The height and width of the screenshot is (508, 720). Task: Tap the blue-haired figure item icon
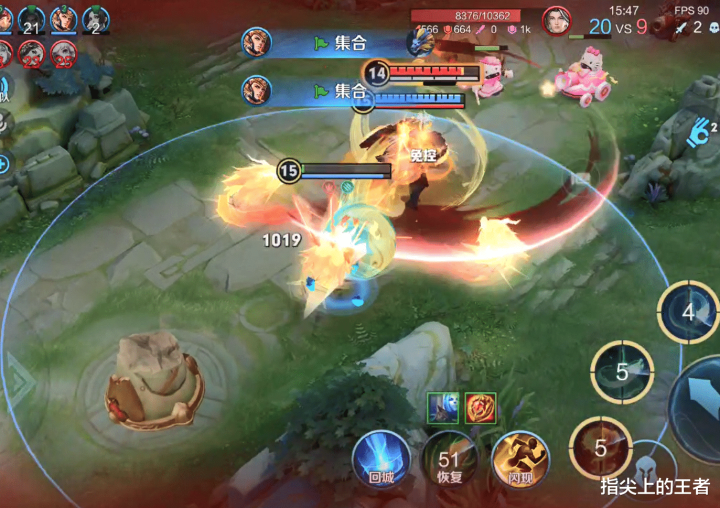pos(443,407)
